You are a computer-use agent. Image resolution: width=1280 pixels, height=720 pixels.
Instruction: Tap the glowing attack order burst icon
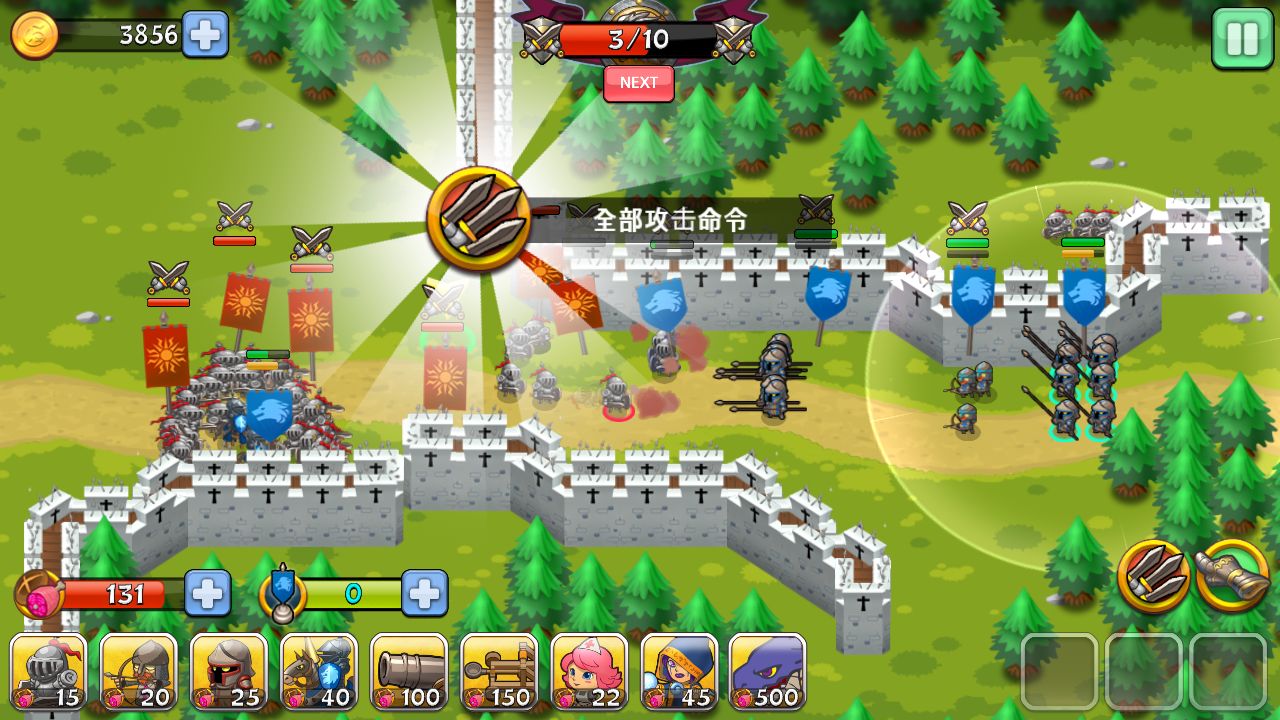pyautogui.click(x=478, y=215)
